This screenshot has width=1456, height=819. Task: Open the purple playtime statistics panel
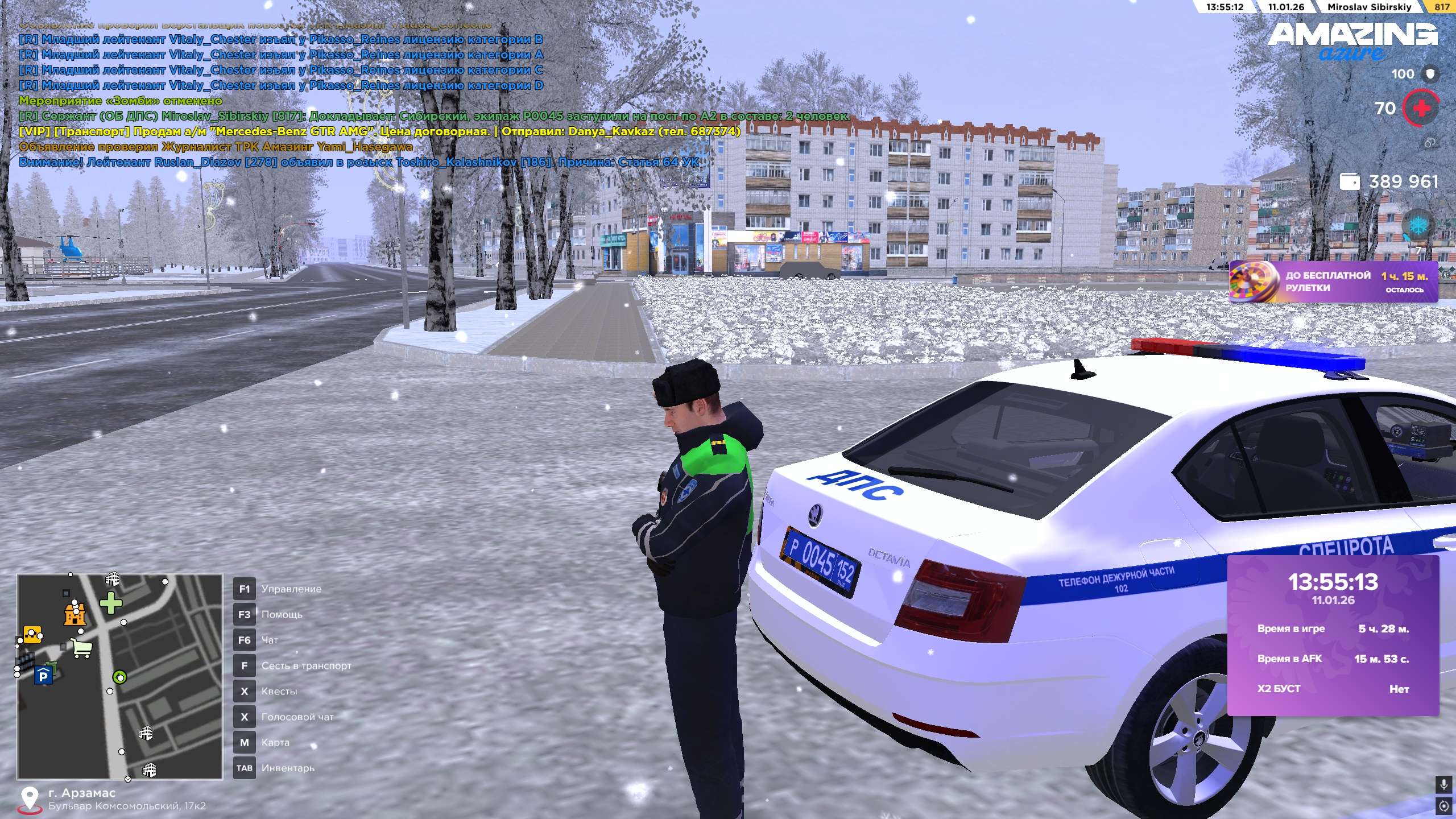pos(1333,635)
